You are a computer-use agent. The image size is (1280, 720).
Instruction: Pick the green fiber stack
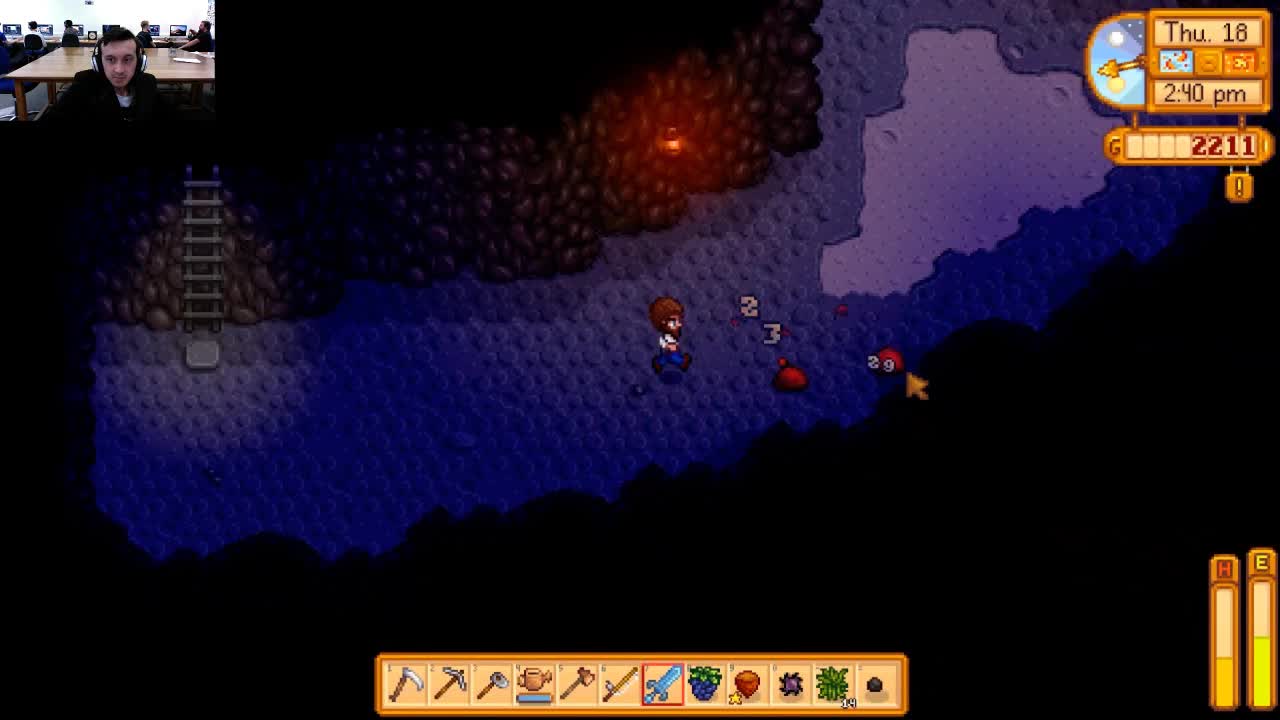click(x=832, y=684)
